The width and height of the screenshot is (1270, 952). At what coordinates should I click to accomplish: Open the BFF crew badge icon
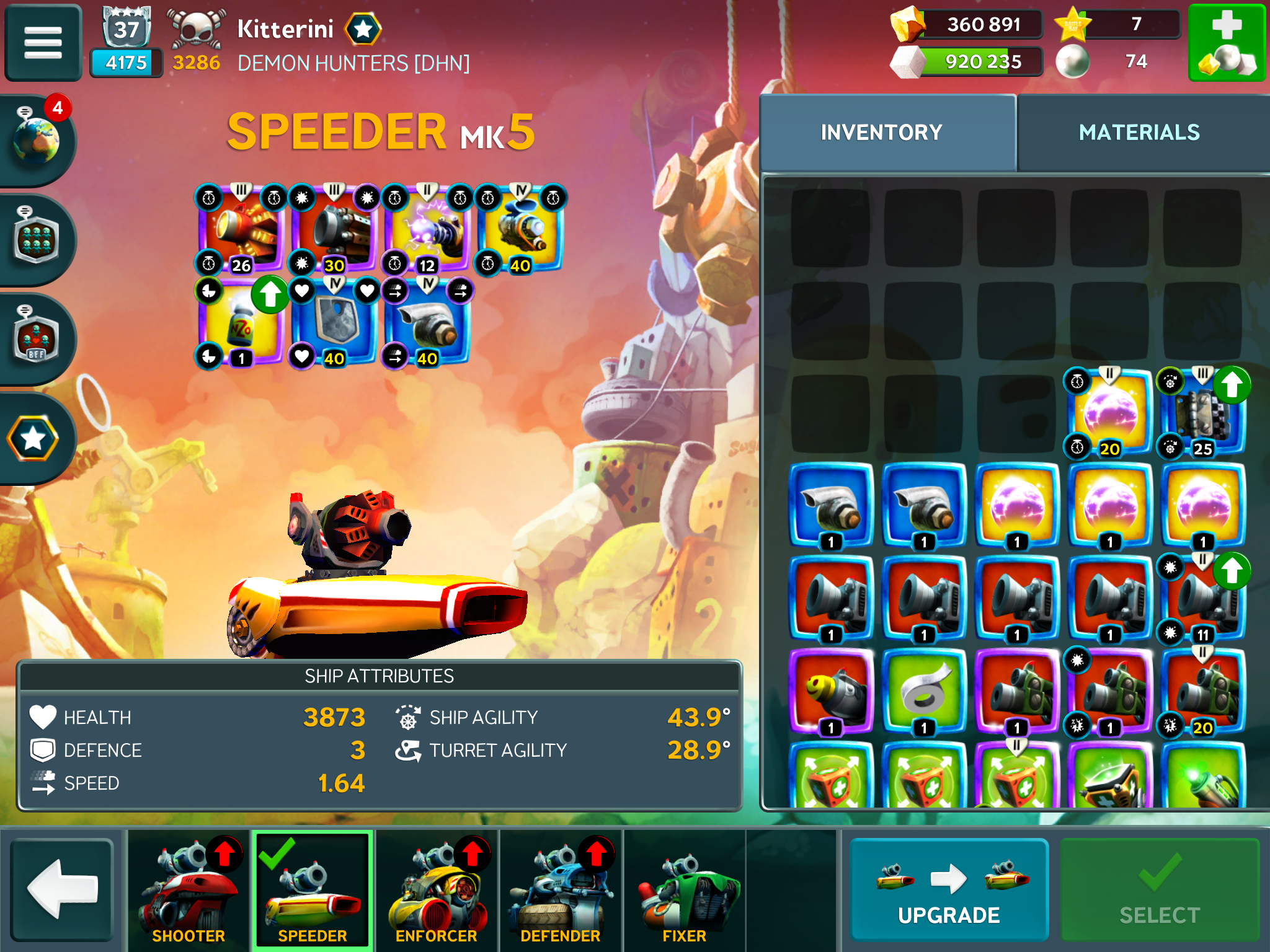point(37,338)
